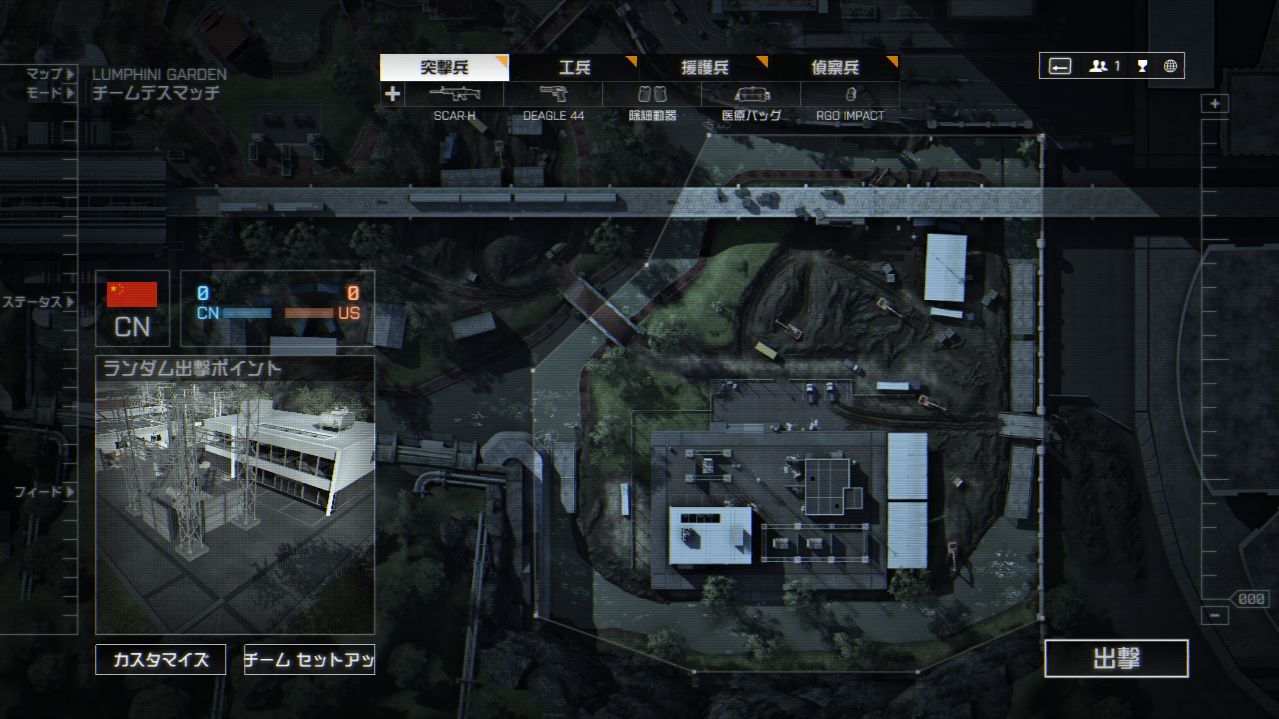This screenshot has height=719, width=1279.
Task: Change the DEAGLE 44 sidearm slot
Action: click(553, 95)
